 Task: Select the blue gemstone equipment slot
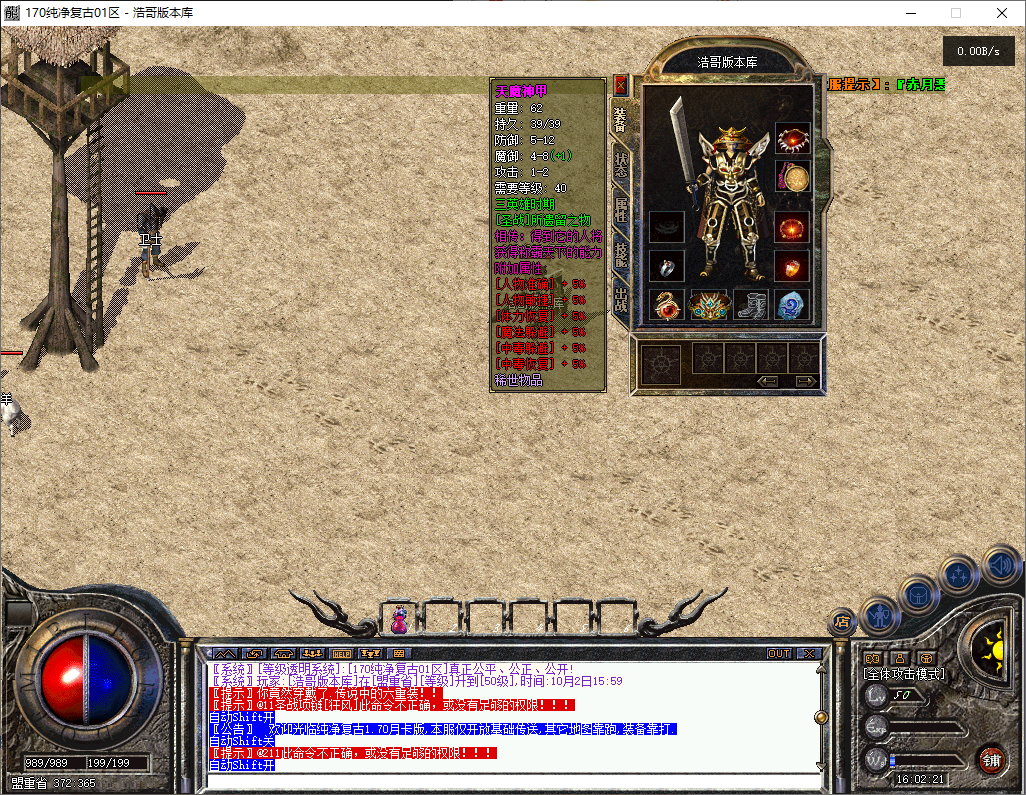pyautogui.click(x=793, y=305)
